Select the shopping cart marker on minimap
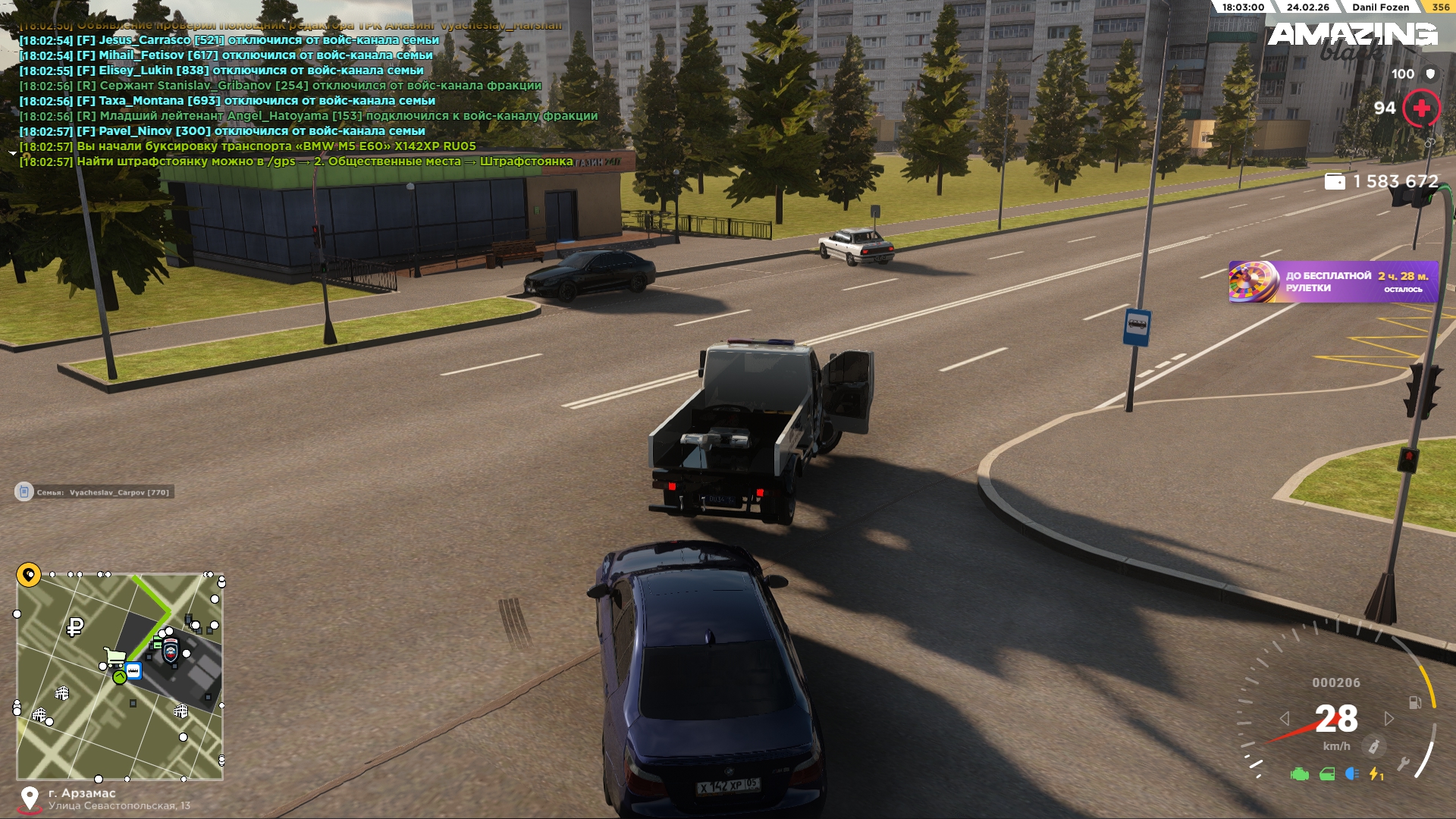1456x819 pixels. (115, 655)
